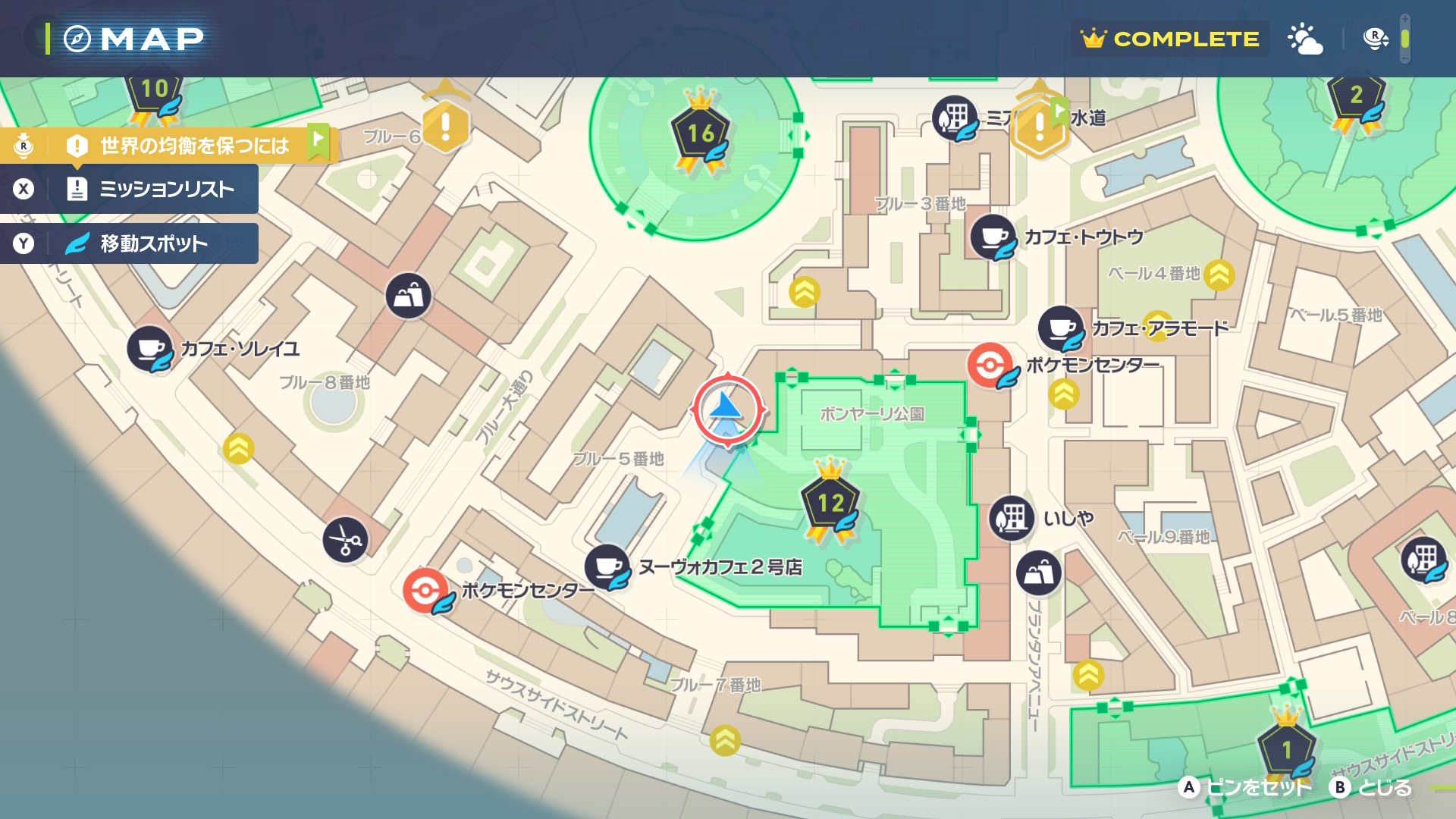Select the Pokémon Center near ヌーヴォカフェ2号店

[425, 590]
